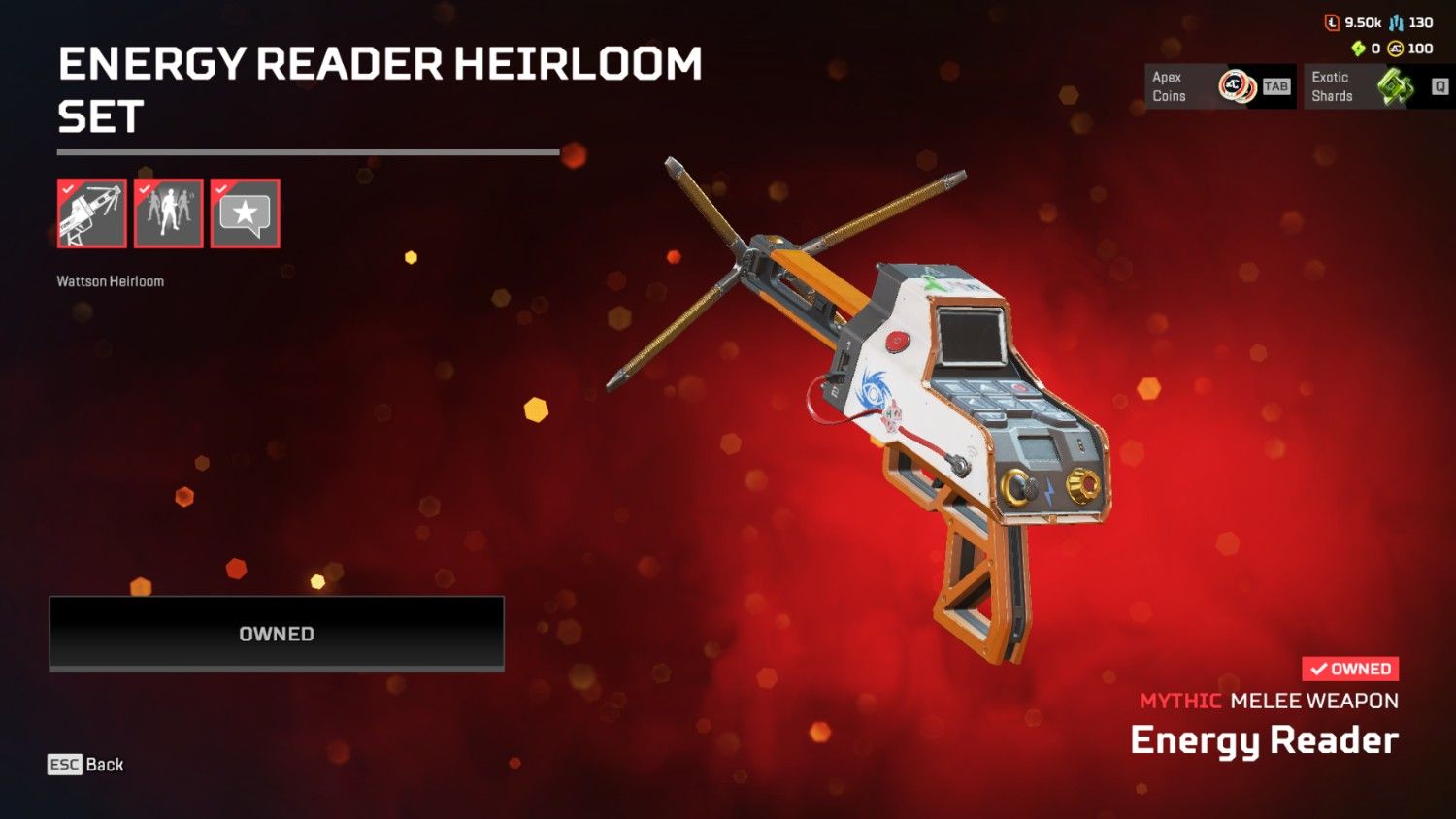Screen dimensions: 1456x819
Task: Select the Wattson Heirloom weapon icon
Action: [x=91, y=213]
